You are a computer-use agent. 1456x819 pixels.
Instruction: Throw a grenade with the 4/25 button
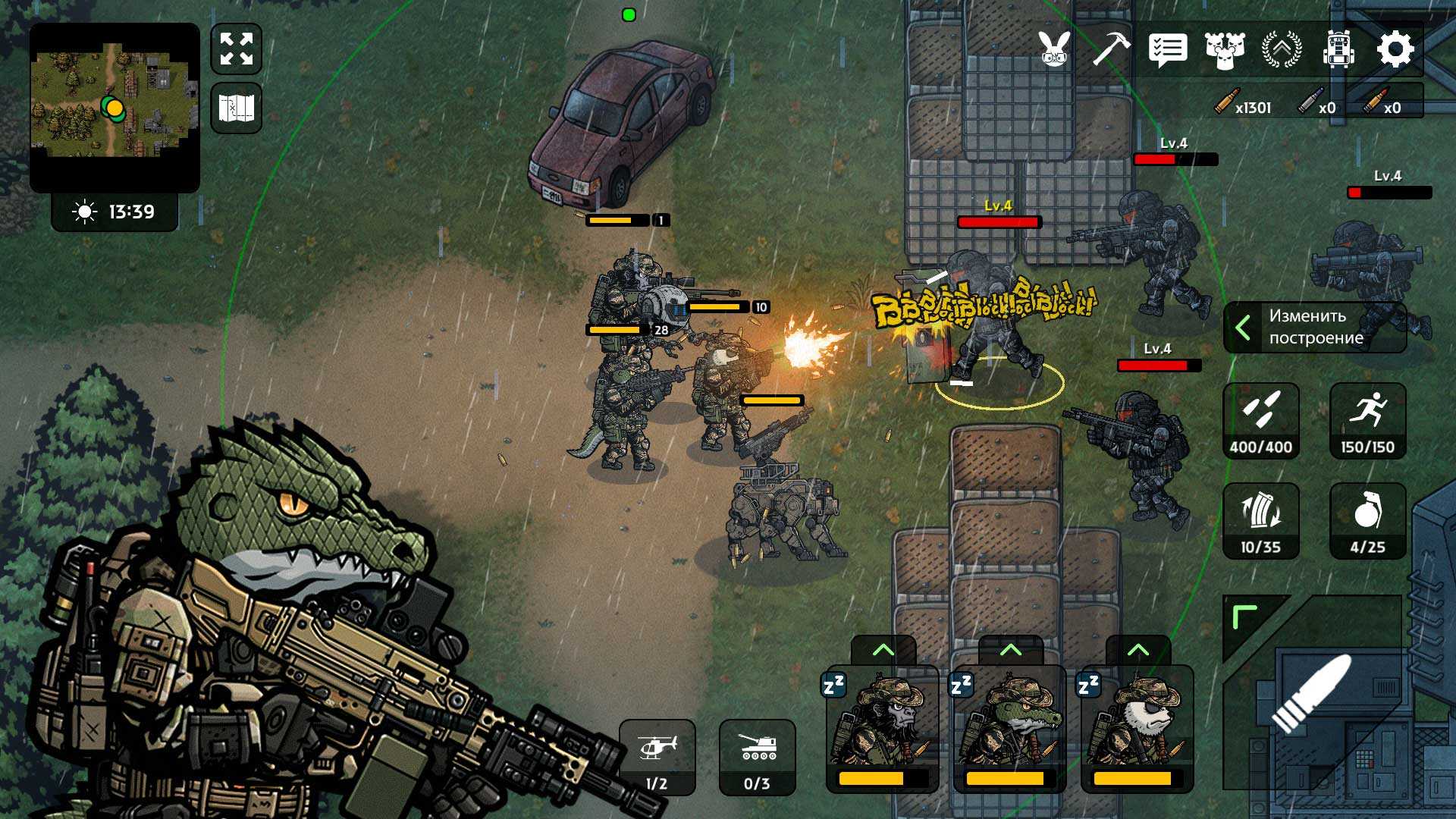pos(1367,521)
